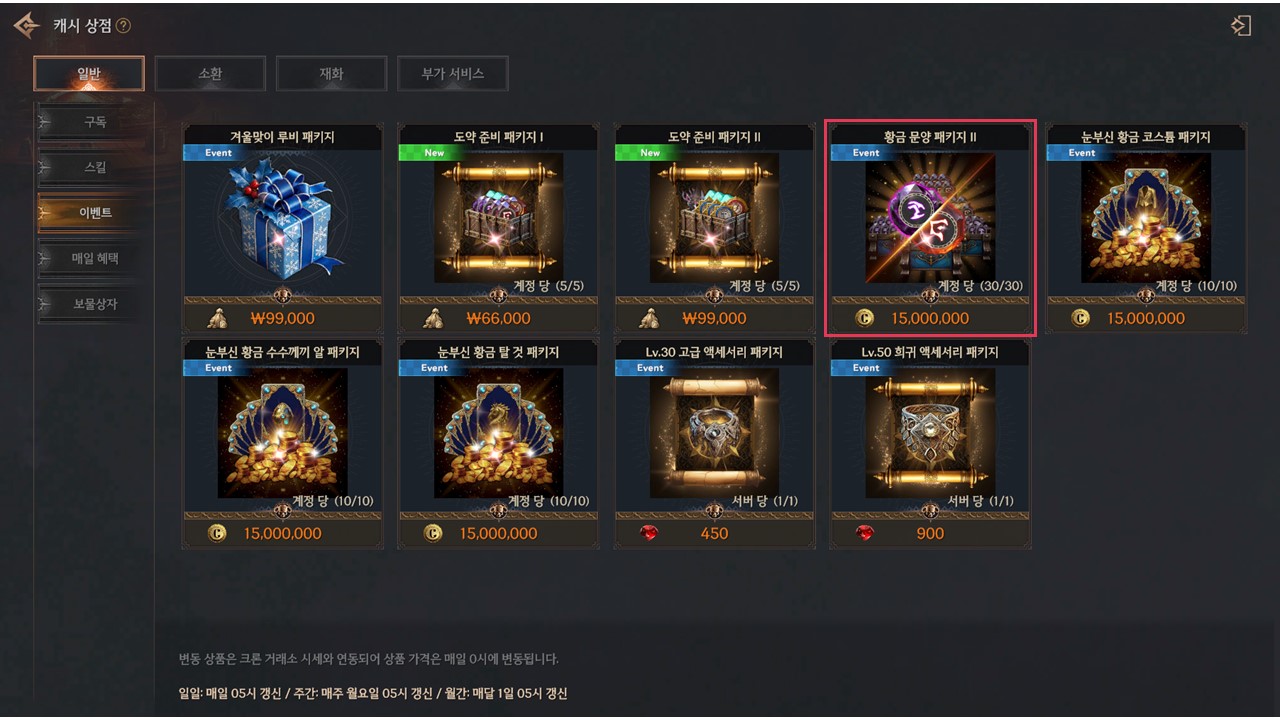Image resolution: width=1280 pixels, height=720 pixels.
Task: Open the 스킬 shop category
Action: coord(95,167)
